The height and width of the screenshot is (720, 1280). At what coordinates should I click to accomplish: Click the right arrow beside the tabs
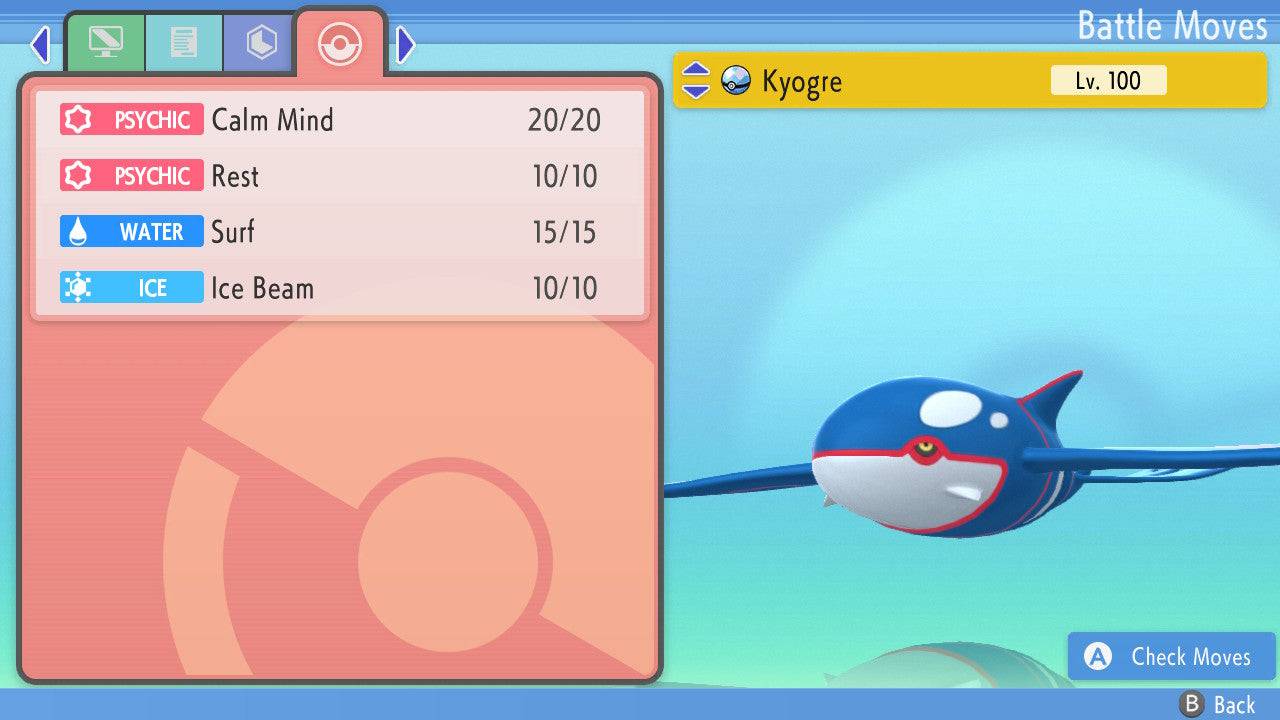click(x=405, y=44)
